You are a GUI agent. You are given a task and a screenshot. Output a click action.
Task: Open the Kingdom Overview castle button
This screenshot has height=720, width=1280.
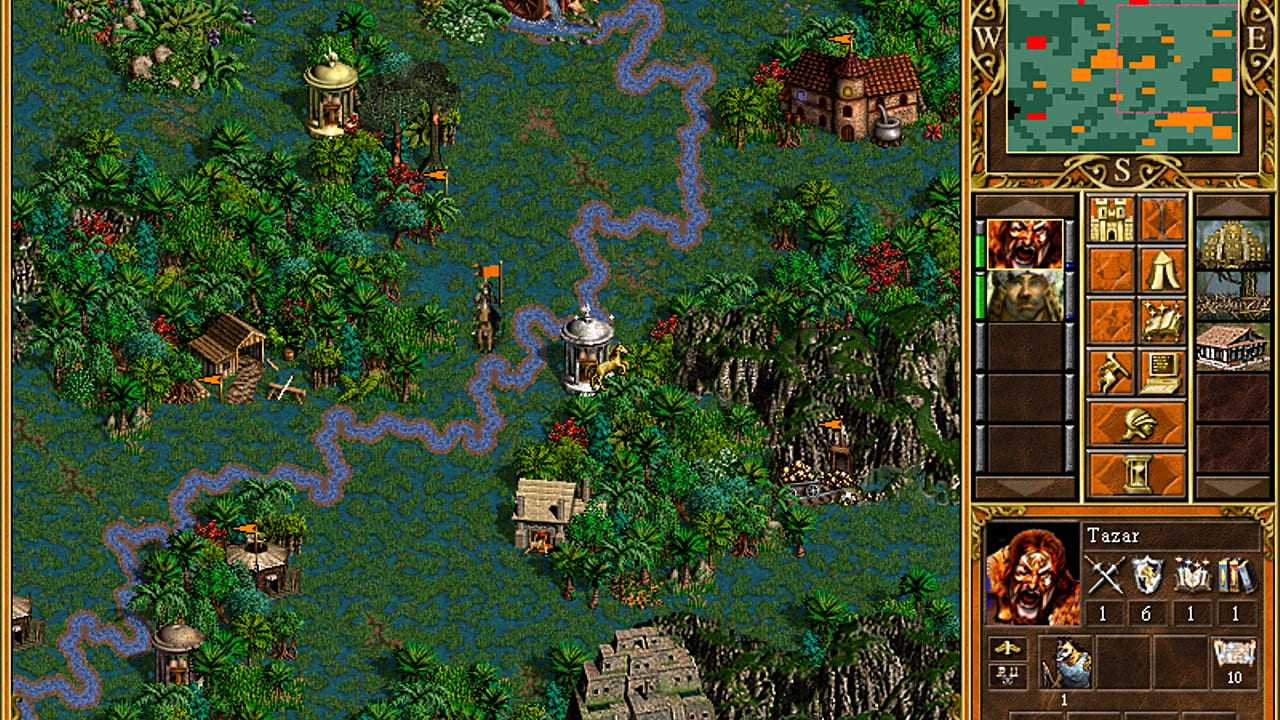click(x=1110, y=219)
